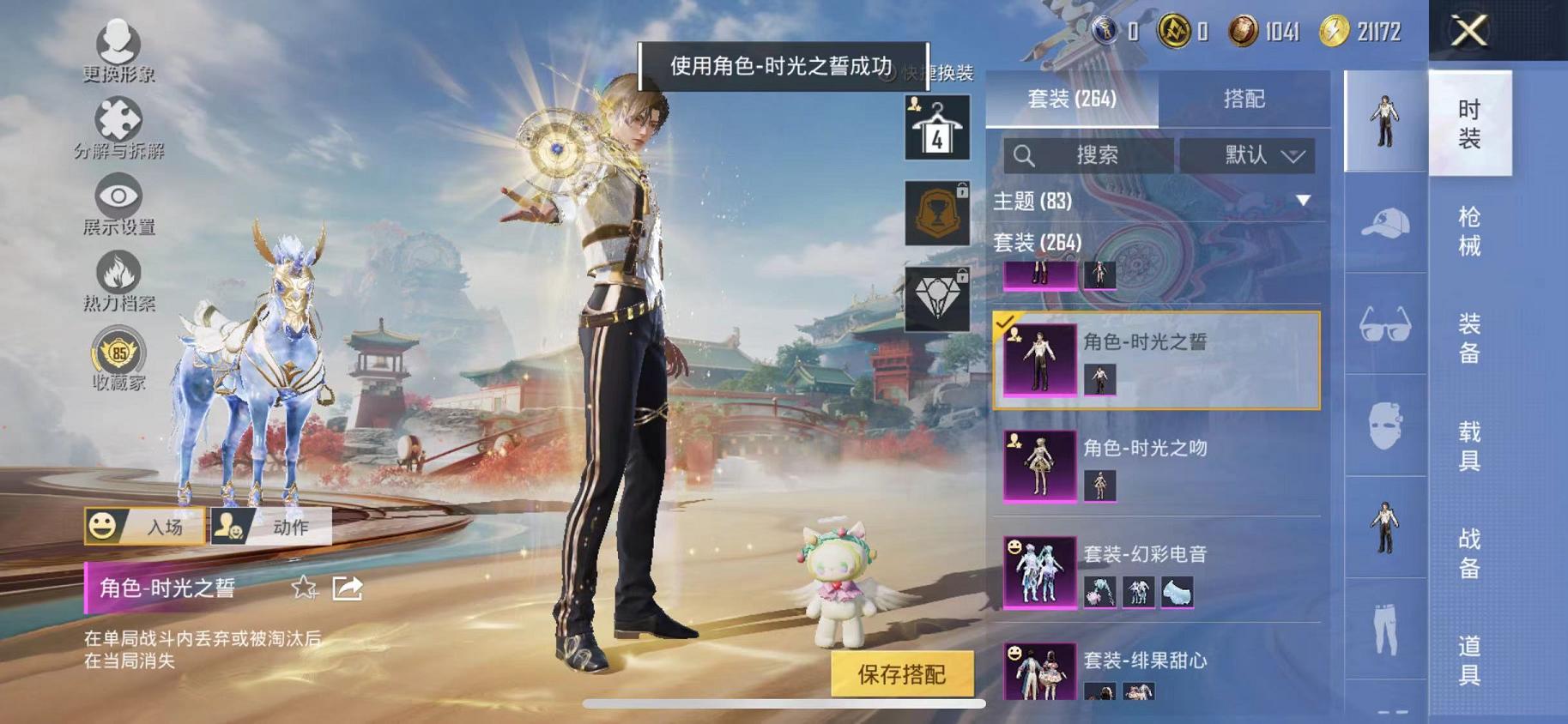Open the level 85 收藏家 collector badge
This screenshot has height=724, width=1568.
tap(120, 353)
